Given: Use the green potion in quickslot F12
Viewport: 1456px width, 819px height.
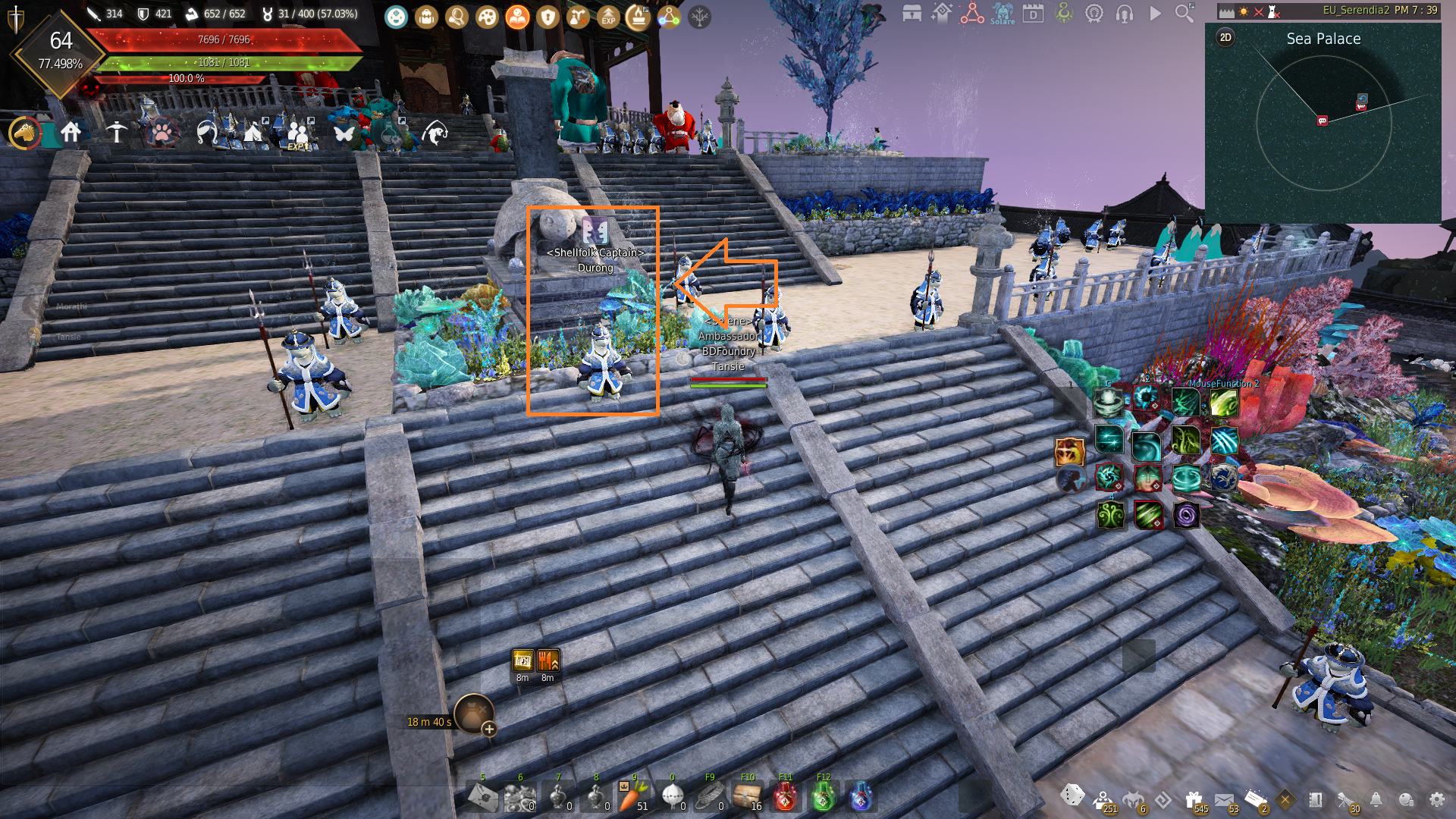Looking at the screenshot, I should tap(824, 797).
